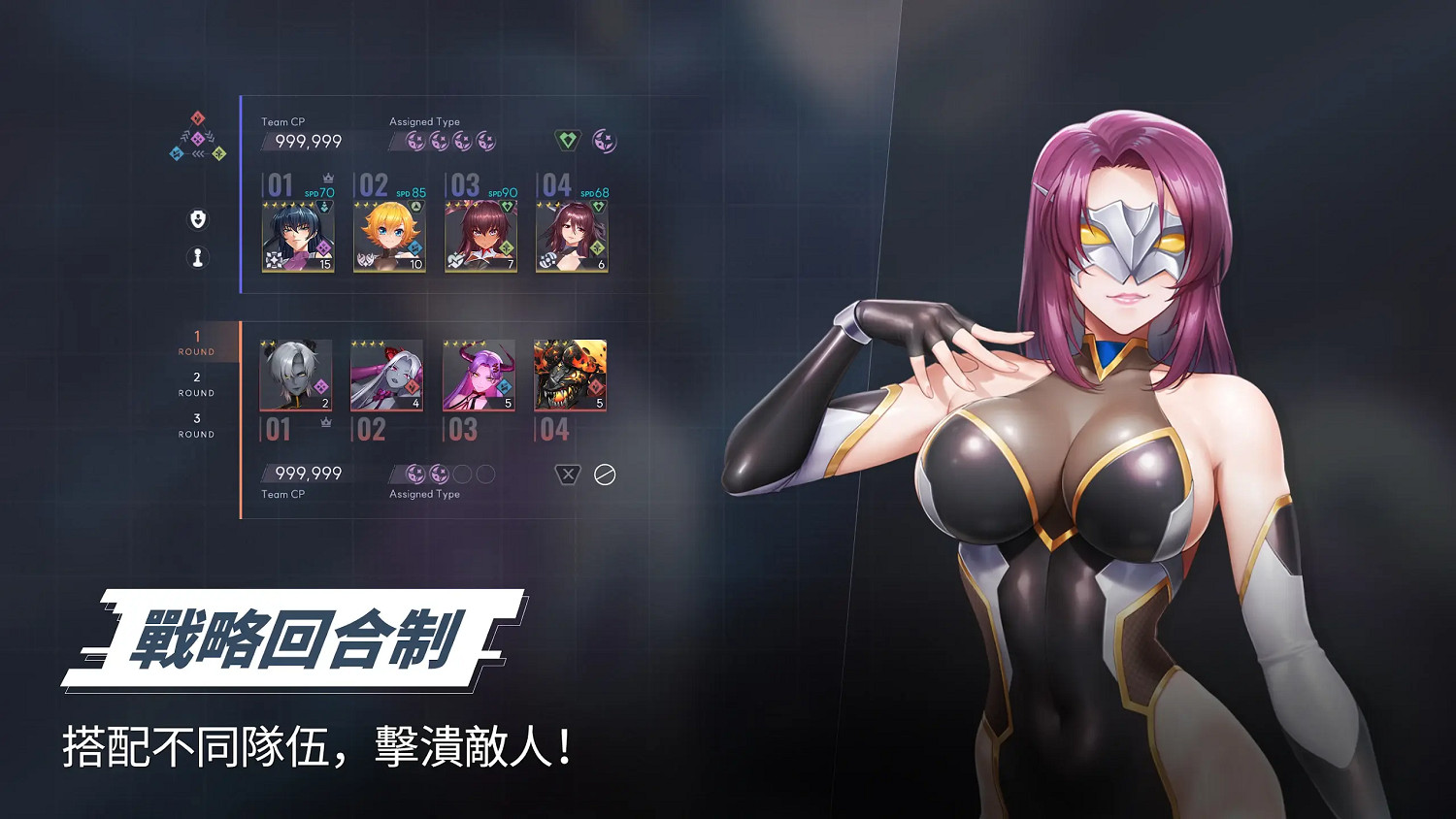Click the pink star badge on enemy 02
The height and width of the screenshot is (819, 1456).
(x=412, y=386)
